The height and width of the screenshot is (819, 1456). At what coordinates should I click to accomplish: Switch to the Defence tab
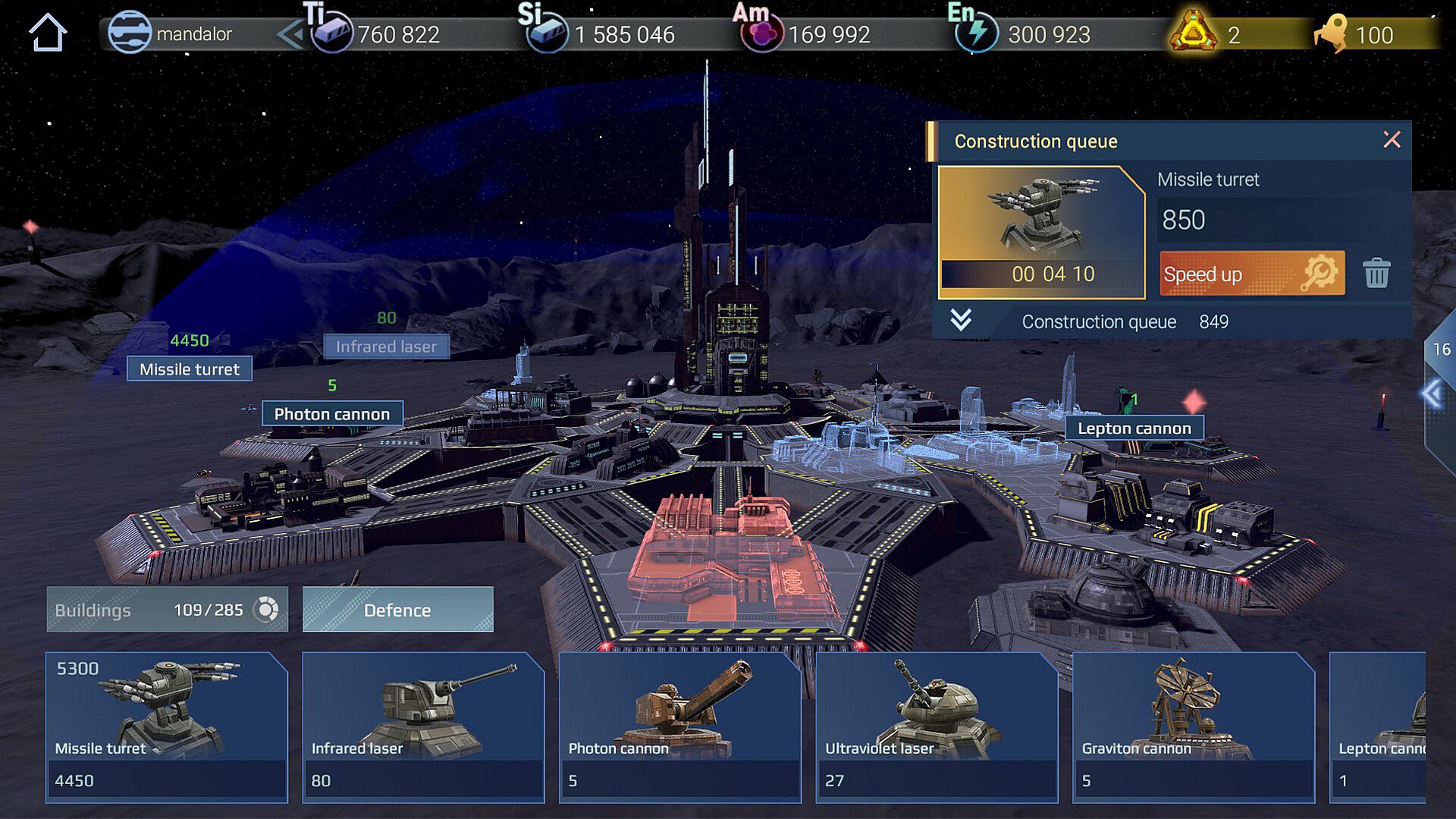tap(397, 610)
